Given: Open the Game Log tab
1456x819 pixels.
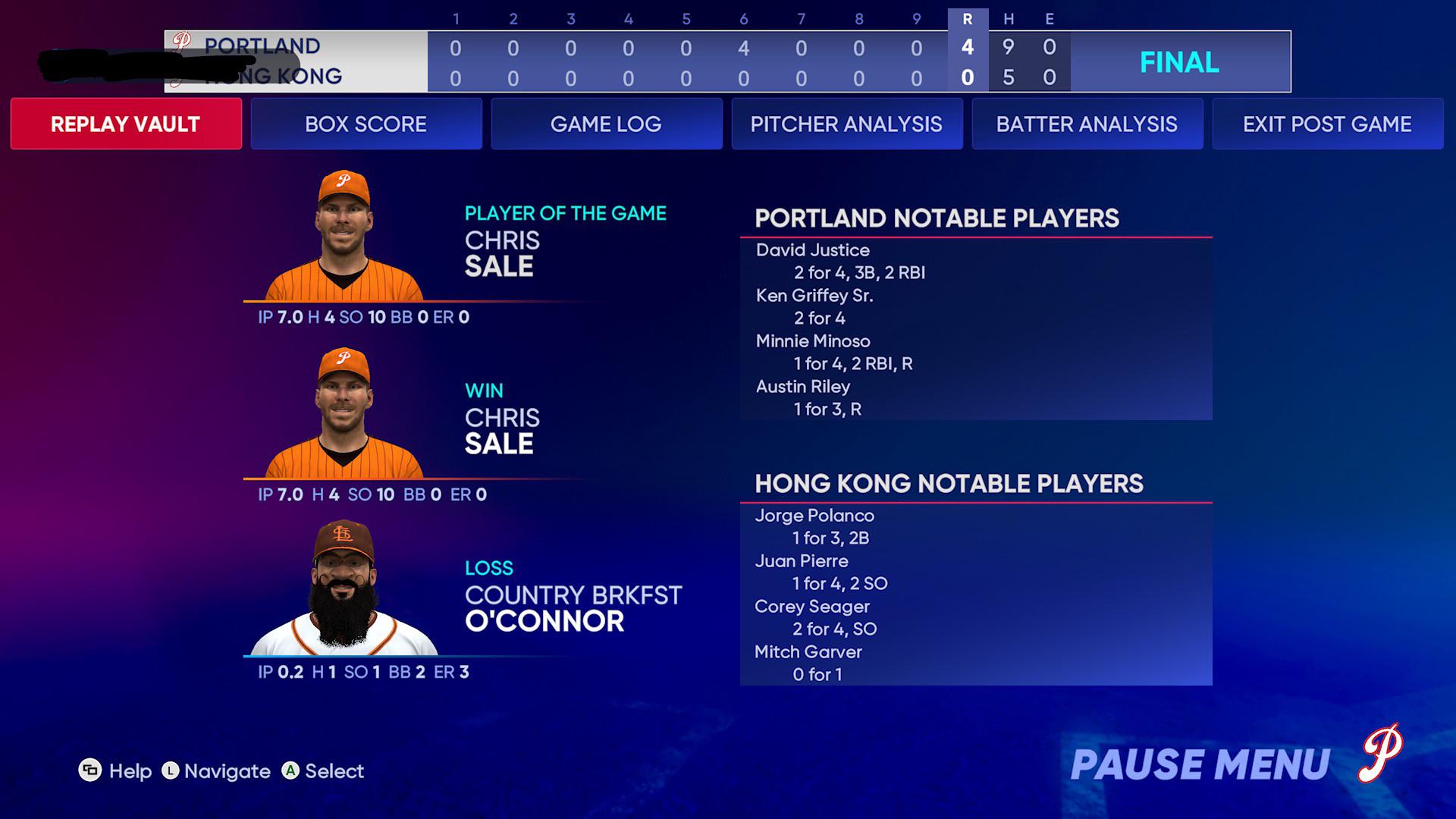Looking at the screenshot, I should 606,124.
